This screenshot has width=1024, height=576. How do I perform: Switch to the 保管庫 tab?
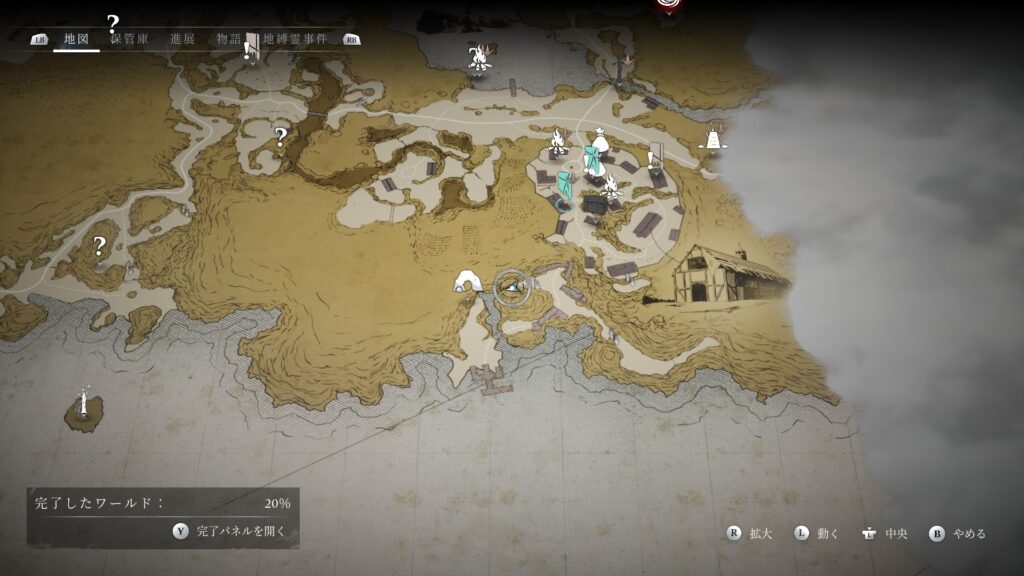pyautogui.click(x=129, y=39)
